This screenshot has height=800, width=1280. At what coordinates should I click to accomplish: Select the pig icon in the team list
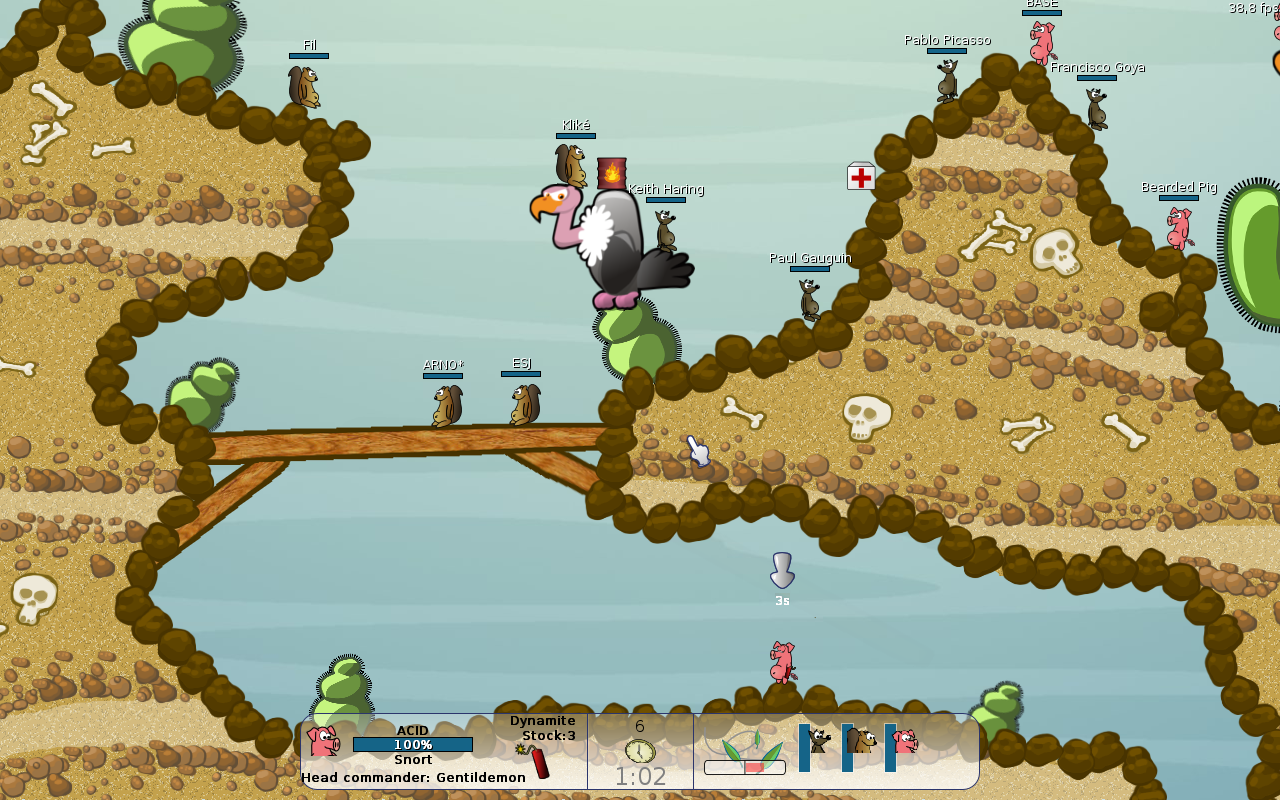(x=905, y=741)
